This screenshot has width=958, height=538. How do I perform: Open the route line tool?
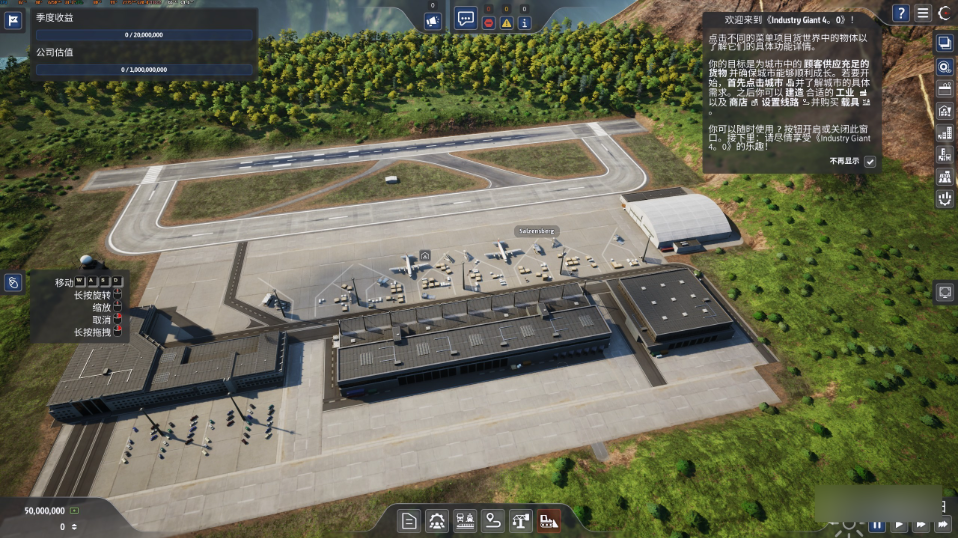click(493, 520)
